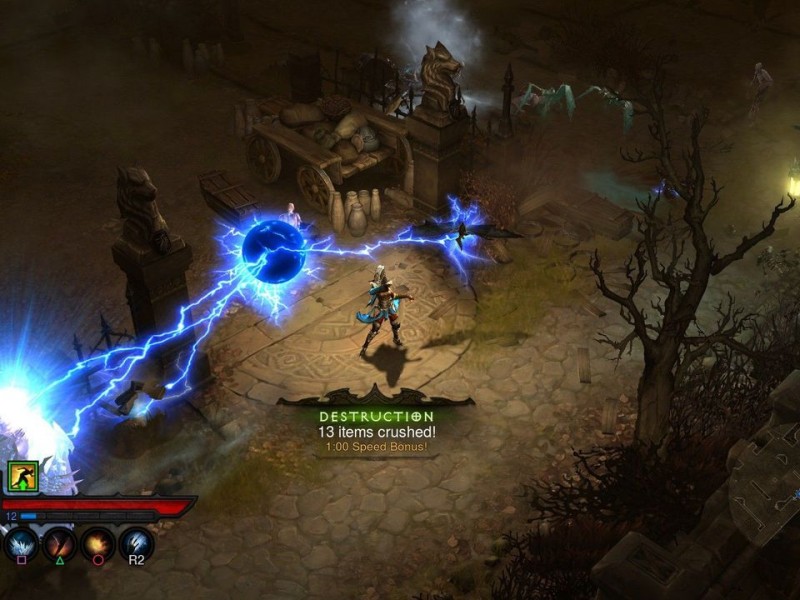Click the running figure speed buff icon

click(23, 476)
